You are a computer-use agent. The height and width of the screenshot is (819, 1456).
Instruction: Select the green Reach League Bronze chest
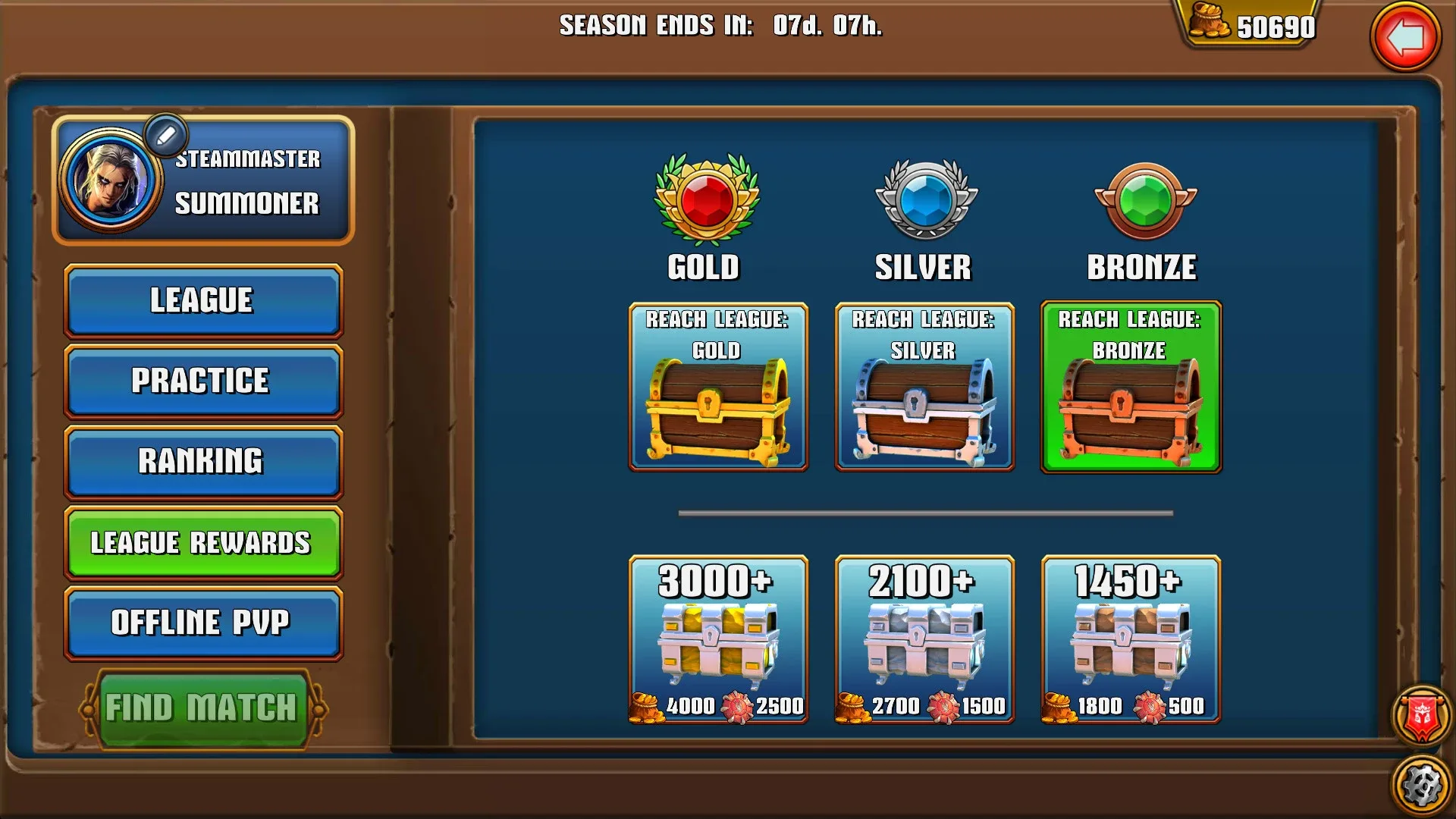(x=1131, y=387)
